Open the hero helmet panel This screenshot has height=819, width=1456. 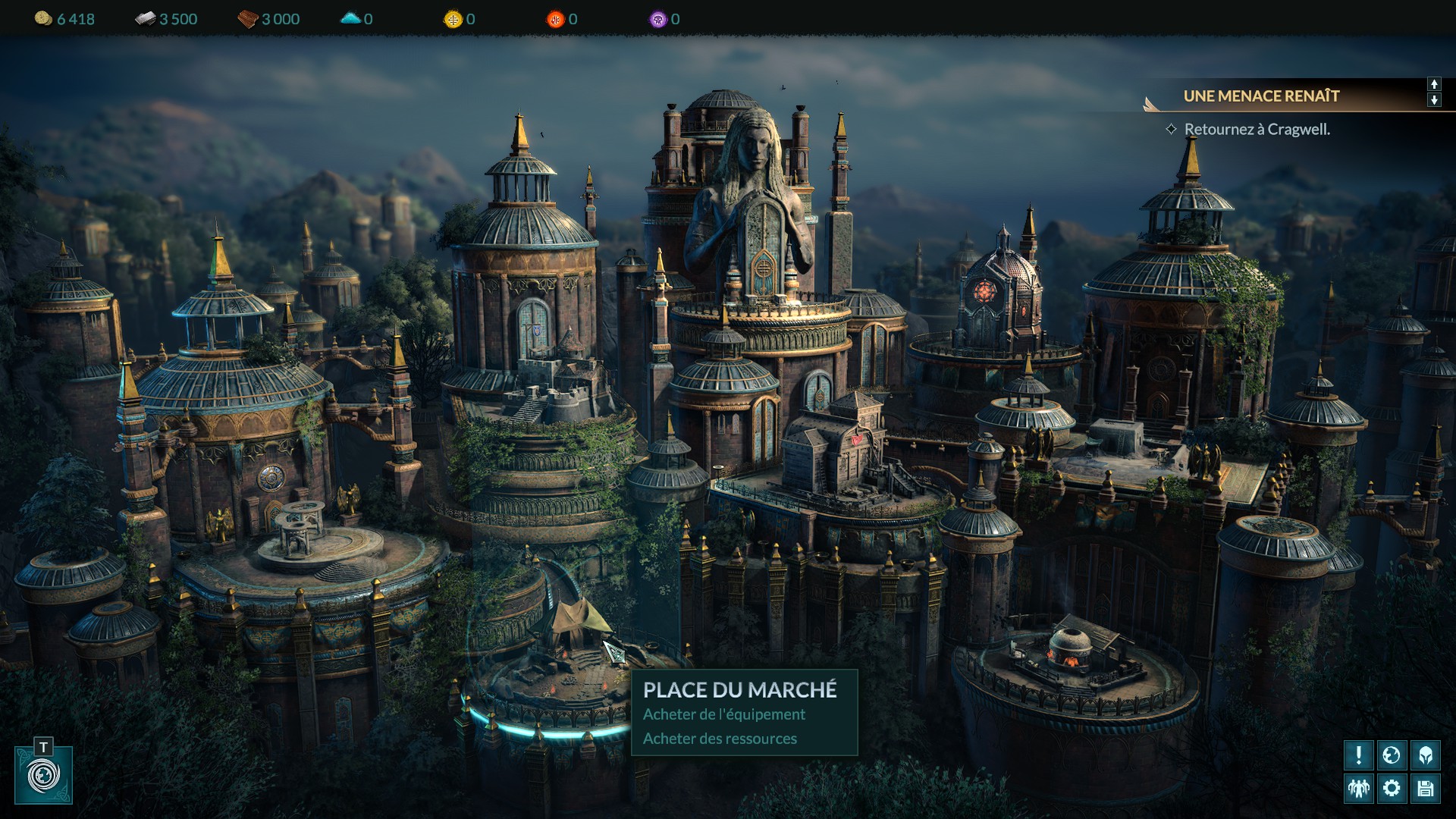coord(1425,755)
